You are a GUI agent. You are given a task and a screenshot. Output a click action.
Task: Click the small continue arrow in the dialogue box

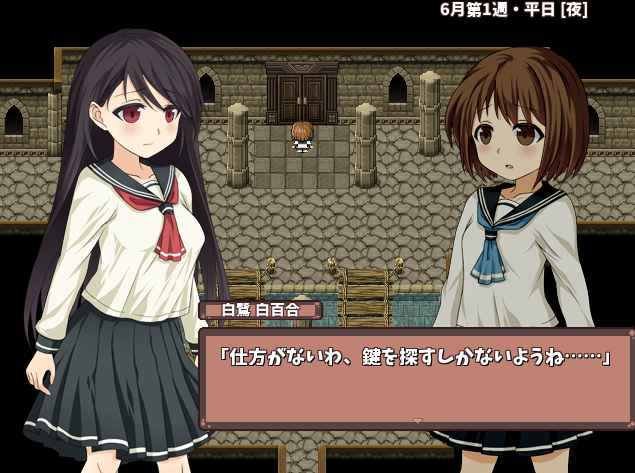(418, 421)
